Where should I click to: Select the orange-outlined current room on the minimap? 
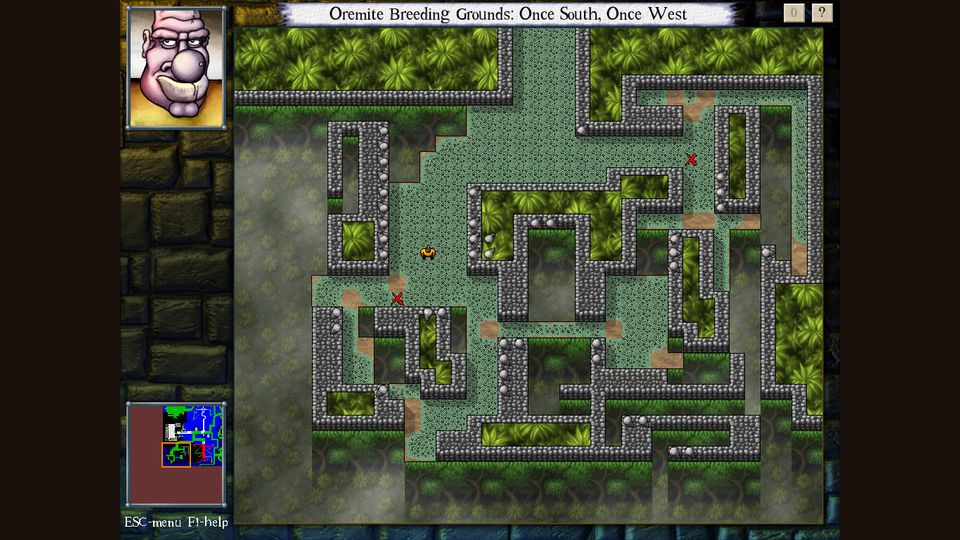pyautogui.click(x=176, y=454)
